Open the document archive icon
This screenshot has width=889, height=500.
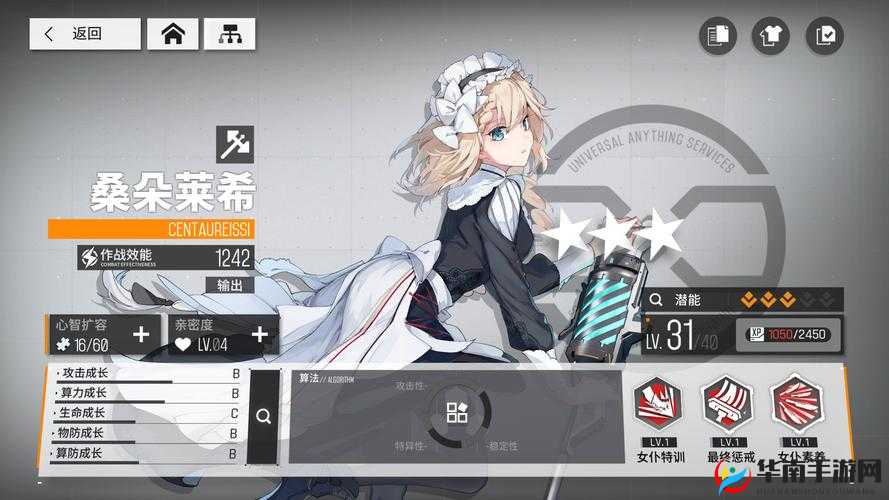717,36
